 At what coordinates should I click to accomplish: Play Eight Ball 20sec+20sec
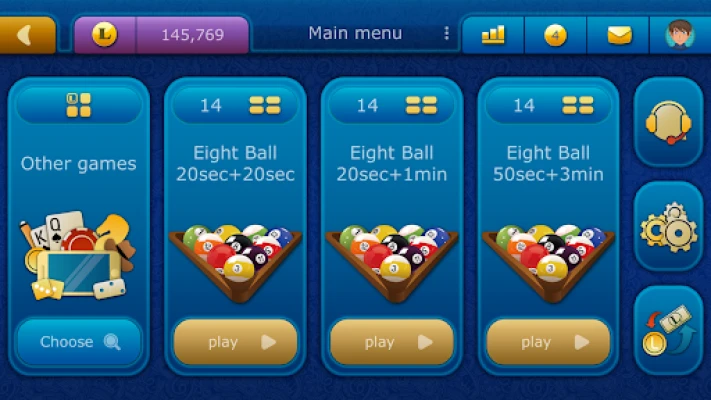(235, 342)
